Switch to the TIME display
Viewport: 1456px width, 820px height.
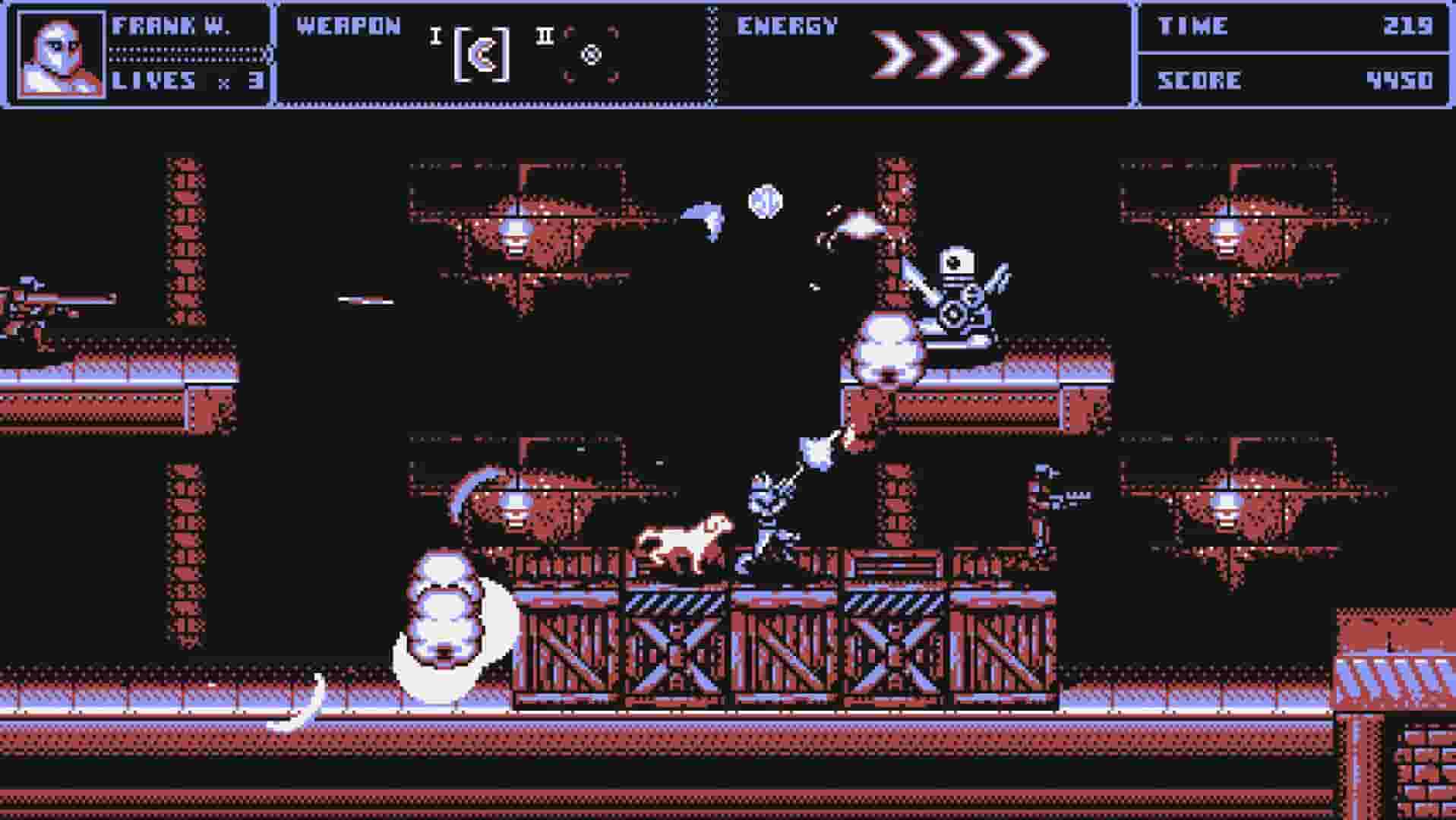pyautogui.click(x=1192, y=25)
